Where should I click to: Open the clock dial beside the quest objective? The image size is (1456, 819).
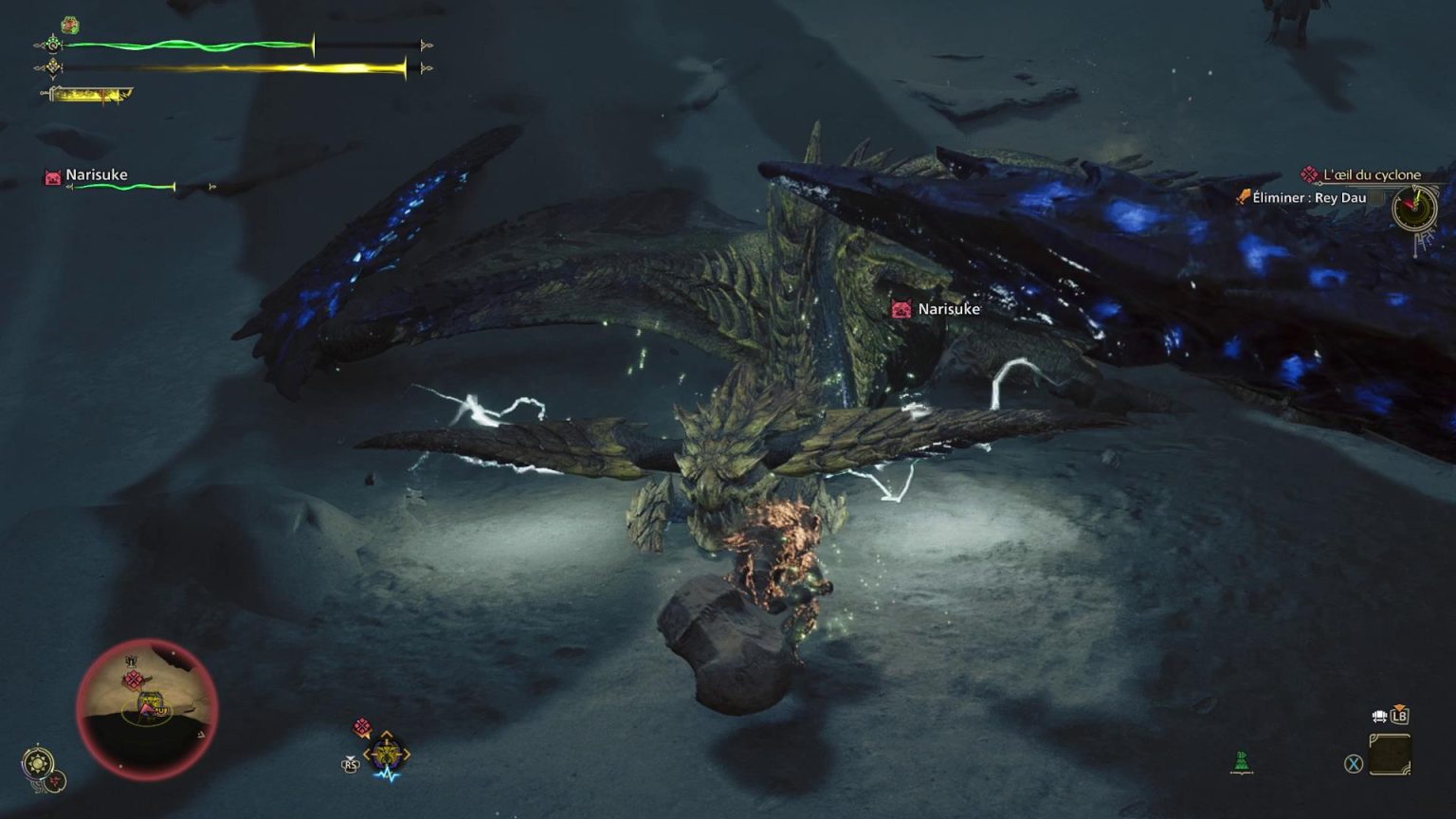[1412, 210]
